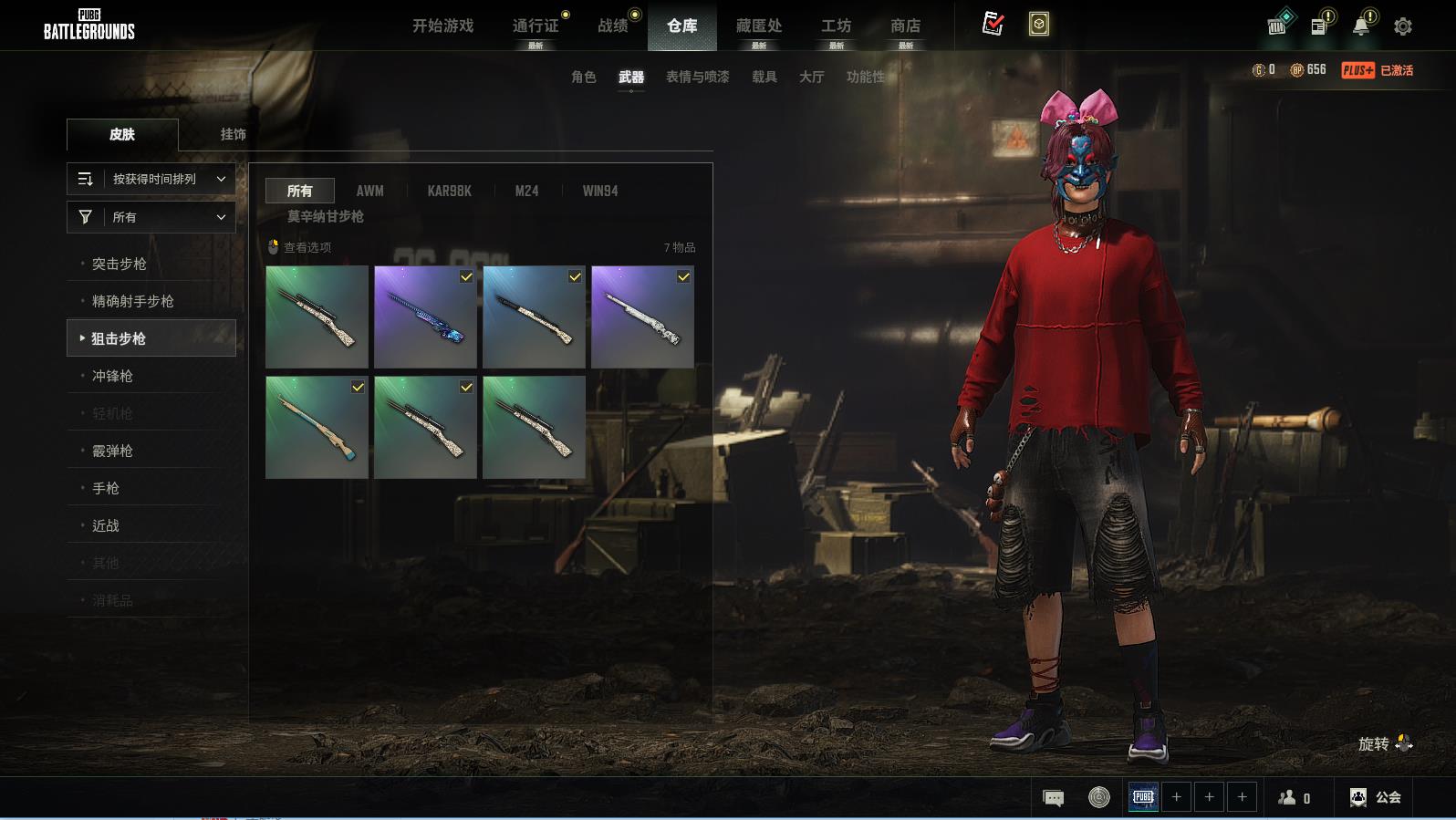This screenshot has height=820, width=1456.
Task: Switch to the 通行证 tab
Action: pyautogui.click(x=536, y=26)
